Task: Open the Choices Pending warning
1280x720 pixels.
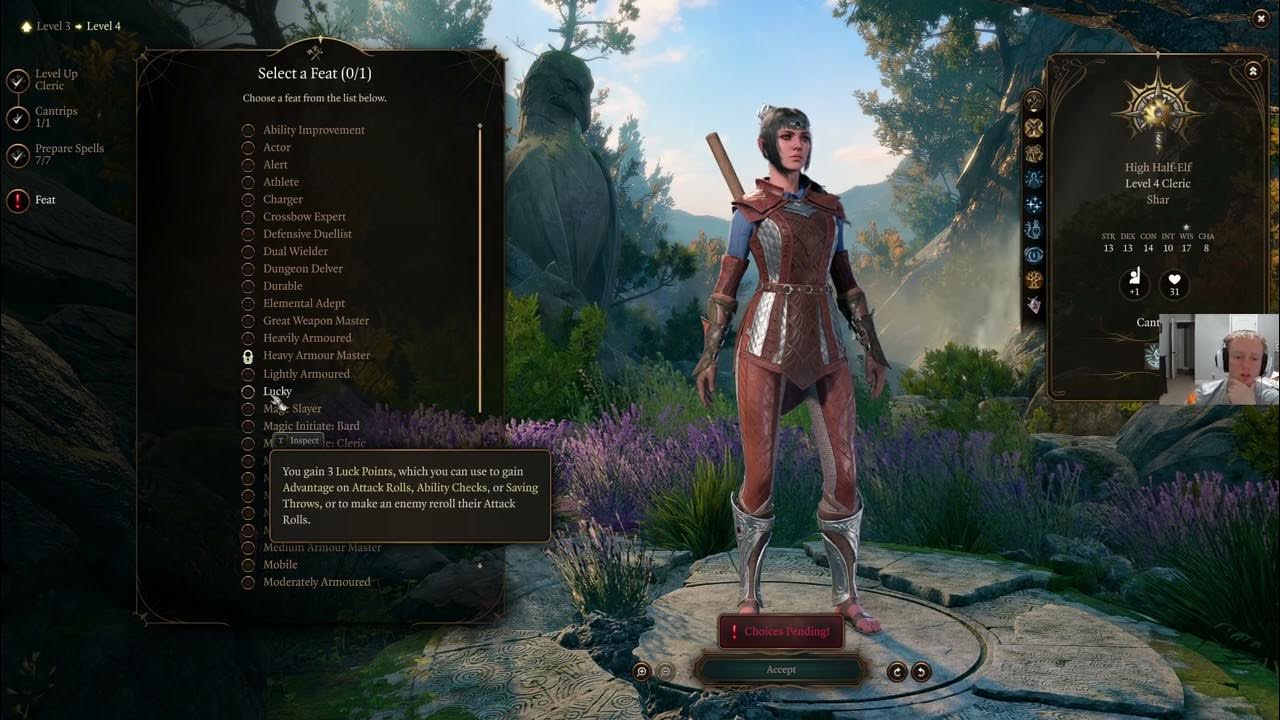Action: (781, 631)
